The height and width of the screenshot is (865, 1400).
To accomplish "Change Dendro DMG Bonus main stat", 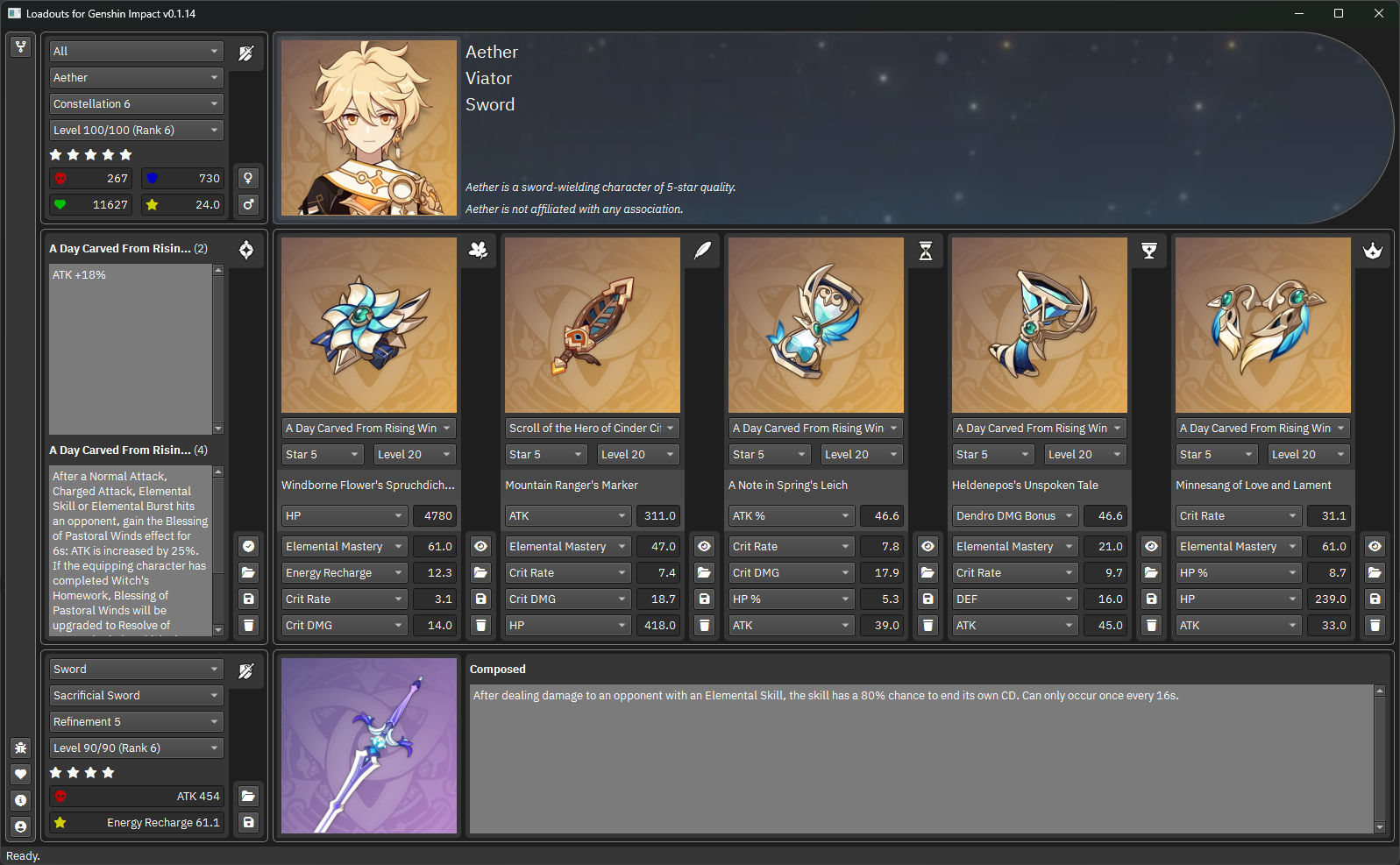I will (1015, 516).
